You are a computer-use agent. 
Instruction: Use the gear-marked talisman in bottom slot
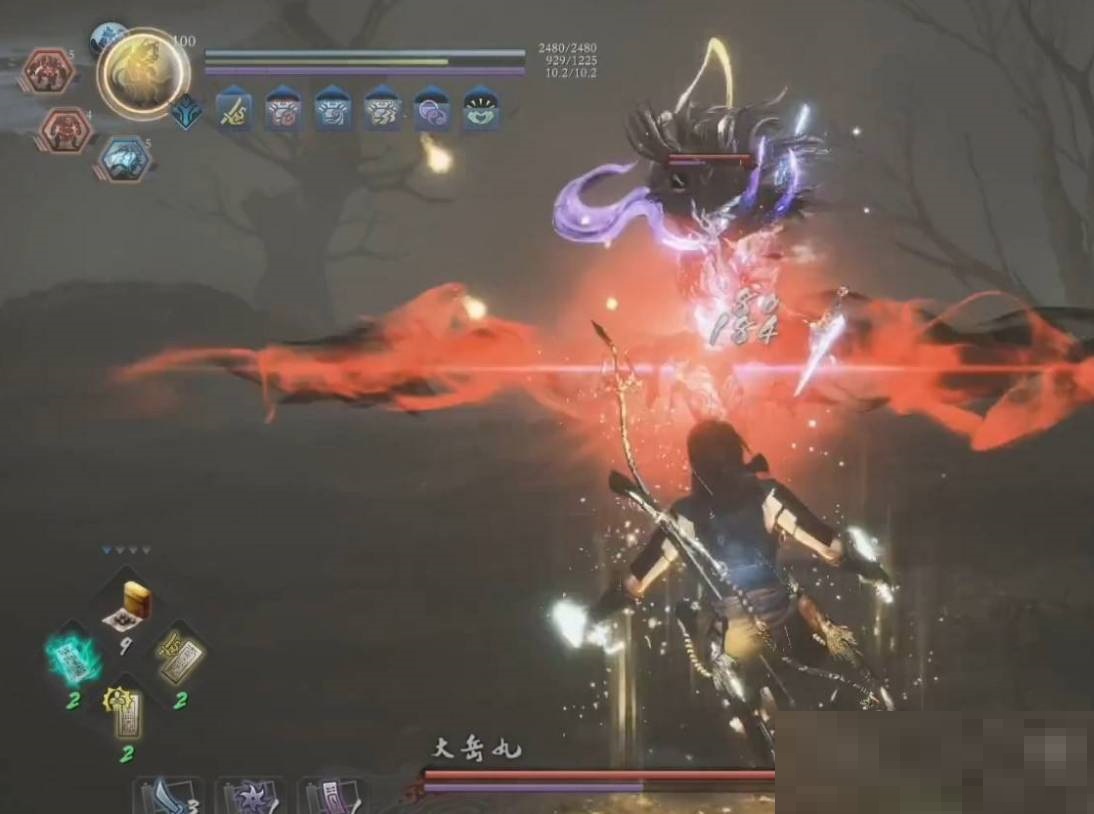pos(127,710)
